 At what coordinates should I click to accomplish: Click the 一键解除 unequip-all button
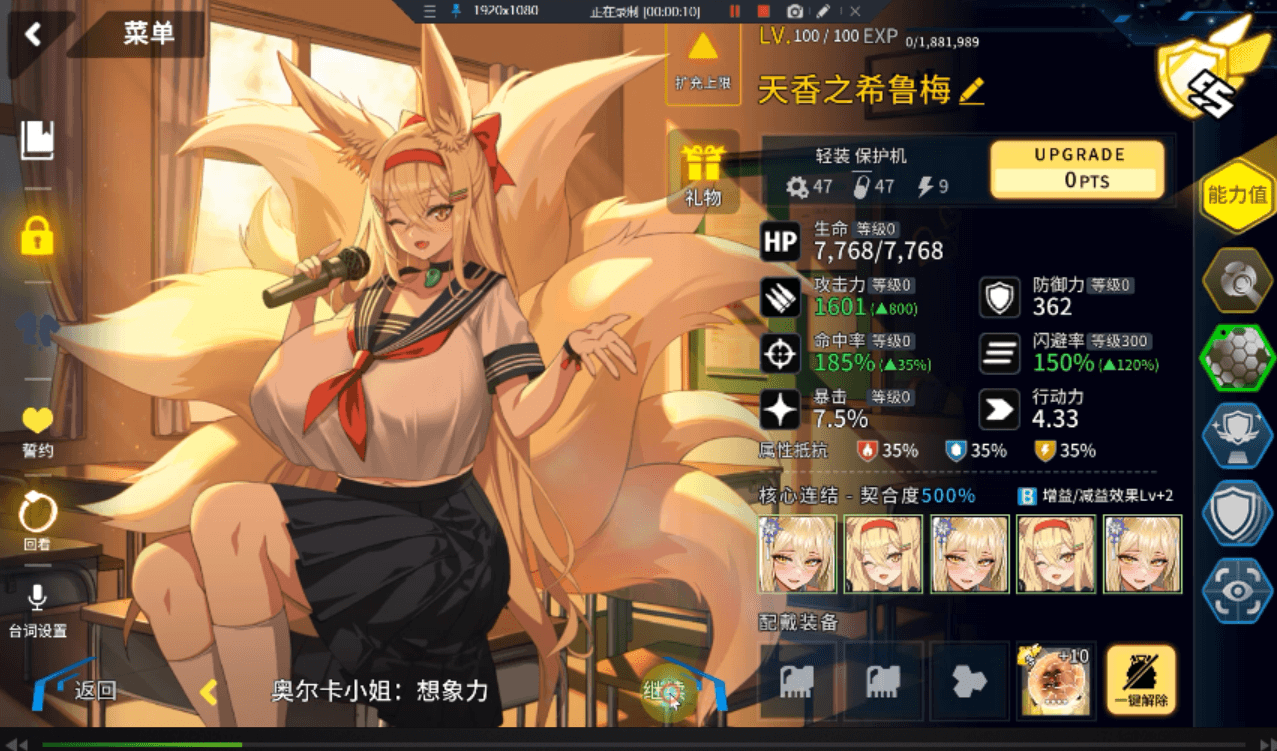(1141, 680)
